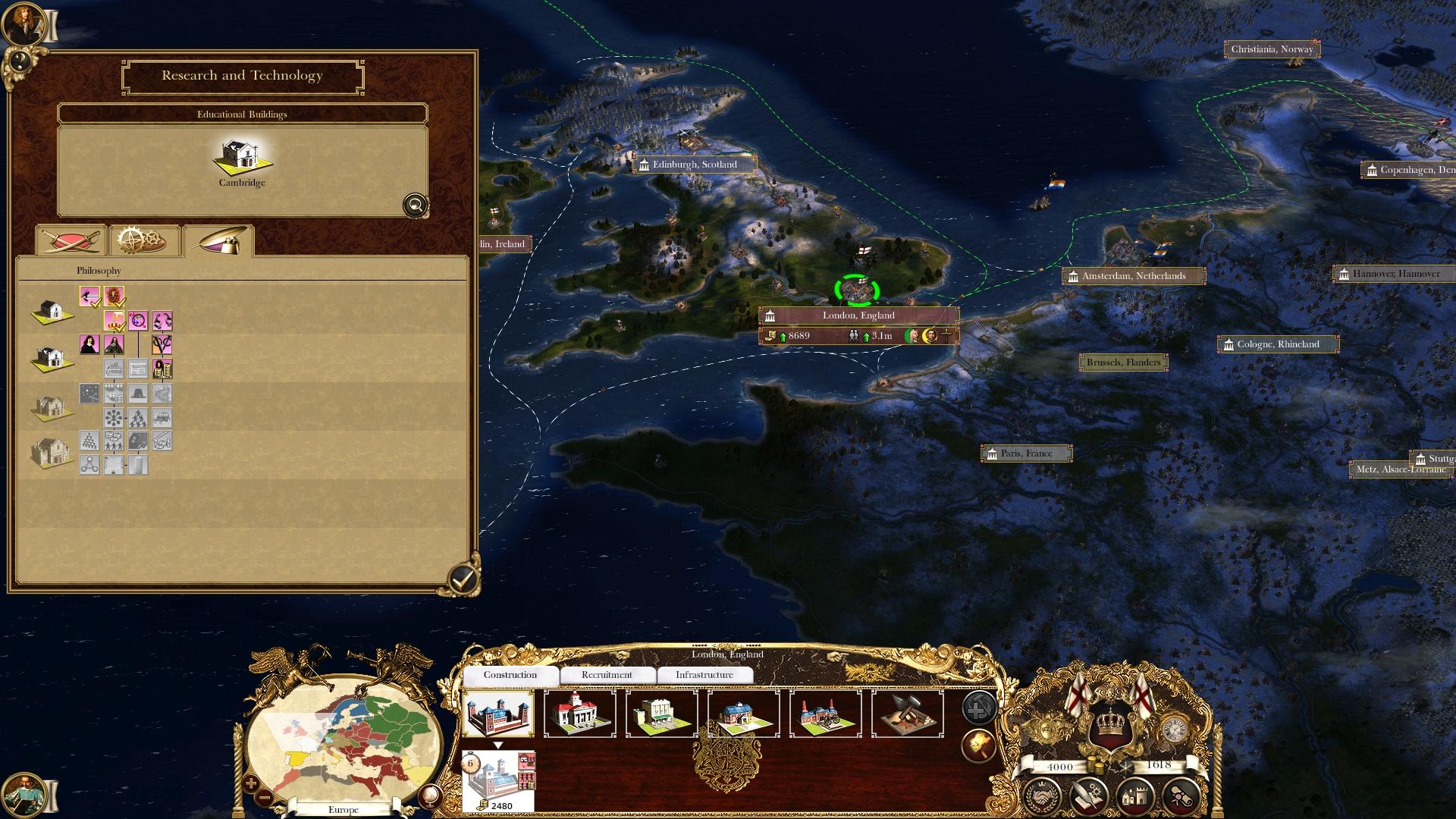Viewport: 1456px width, 819px height.
Task: Select the hammer and anvil construction slot
Action: coord(908,713)
